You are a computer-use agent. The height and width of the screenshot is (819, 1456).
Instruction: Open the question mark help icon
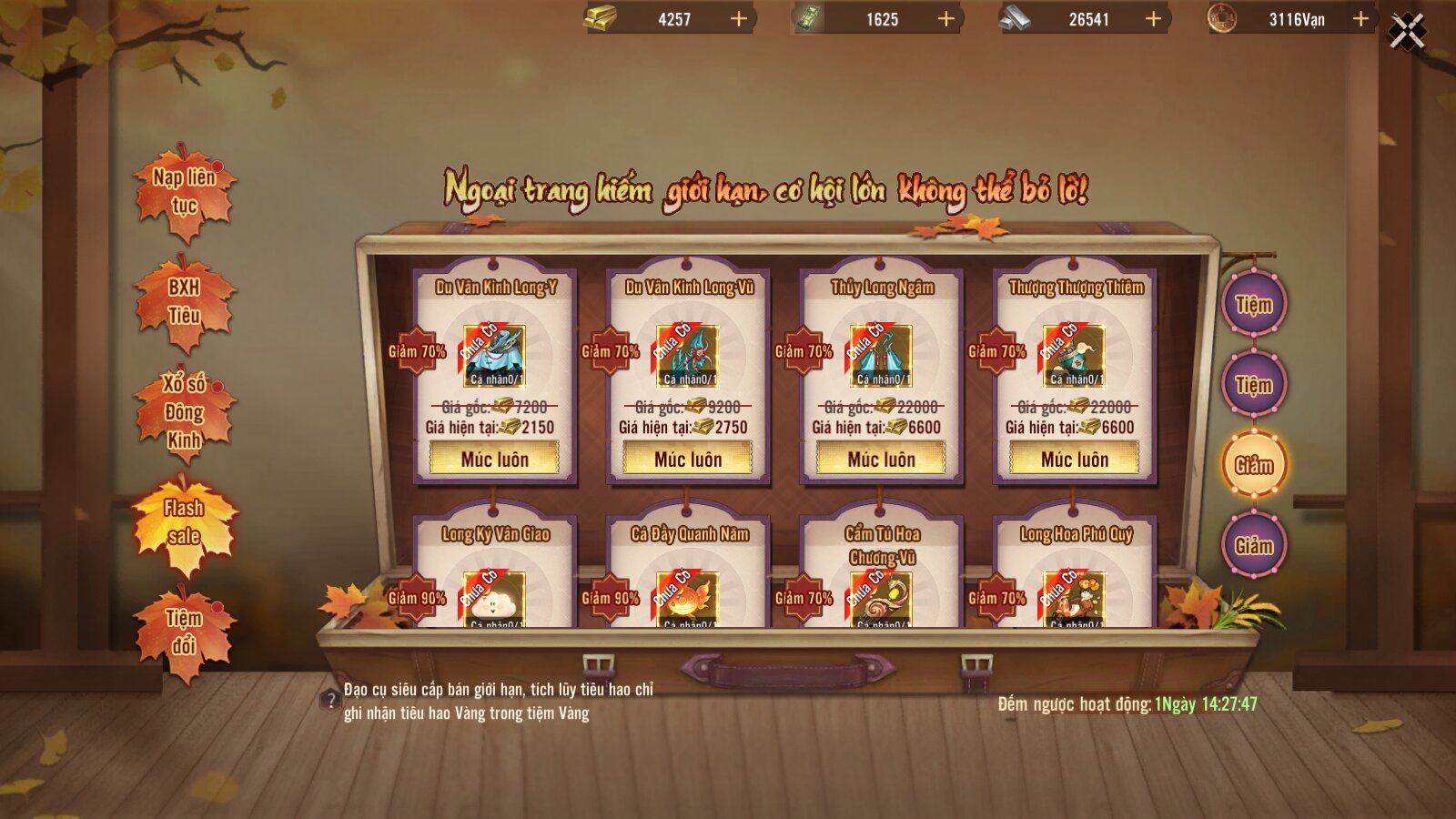[330, 701]
